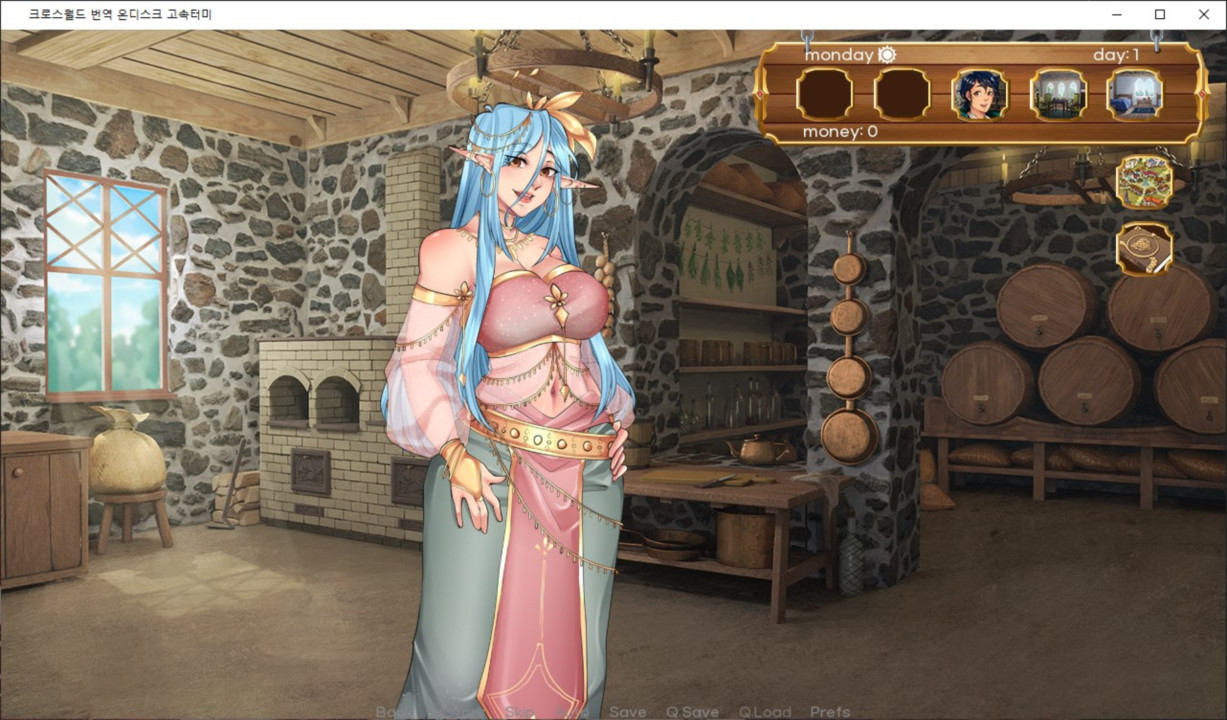The width and height of the screenshot is (1227, 720).
Task: Select the dark-haired character portrait
Action: (979, 95)
